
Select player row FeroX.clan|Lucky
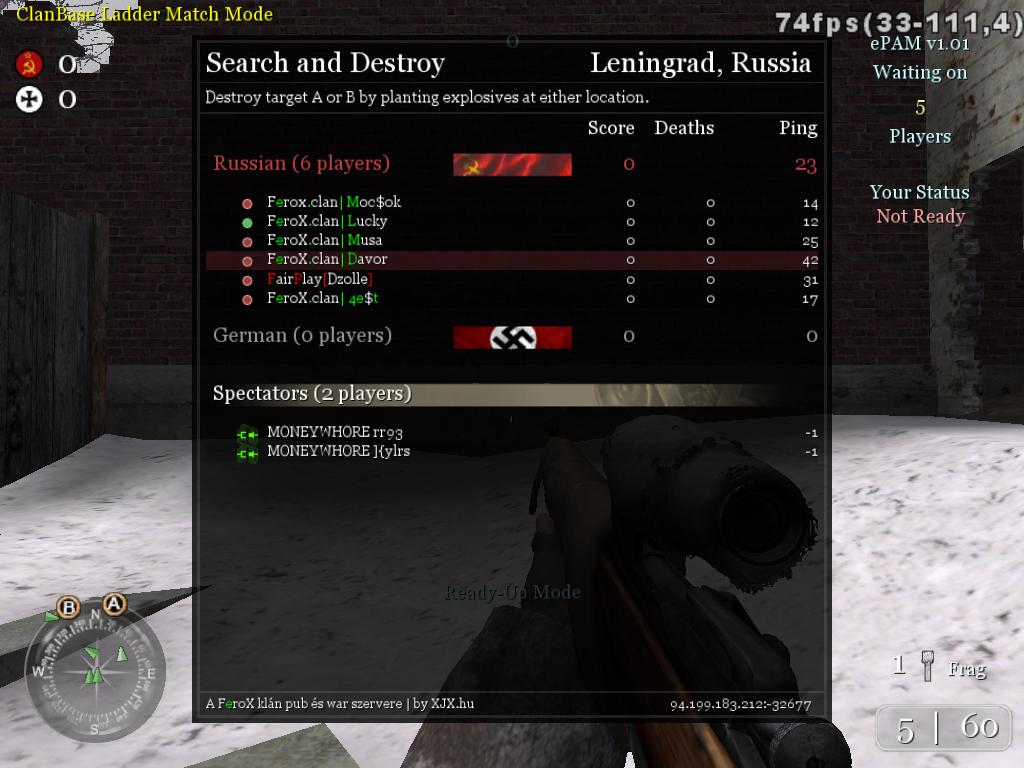(326, 221)
